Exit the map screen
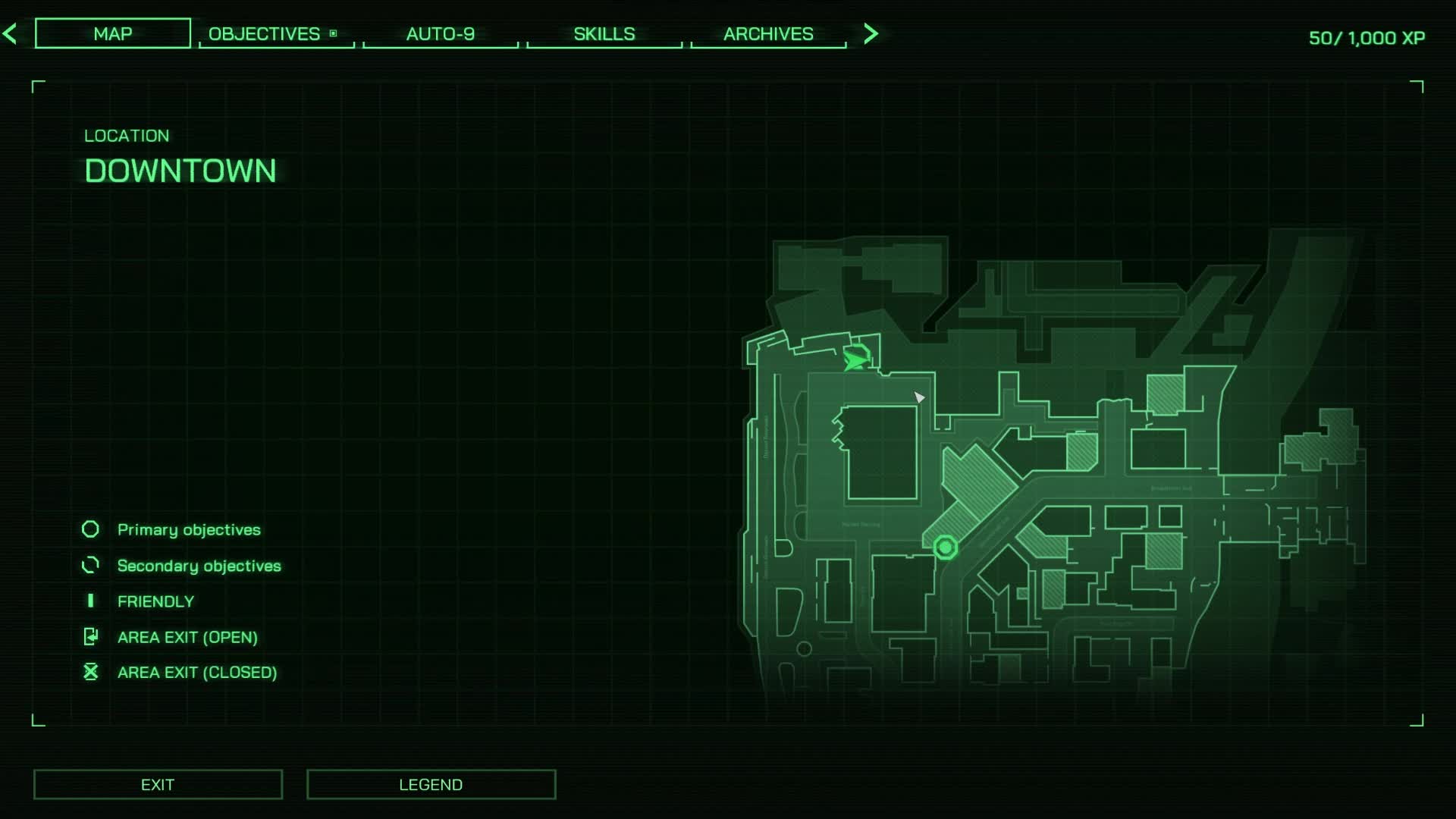 158,785
